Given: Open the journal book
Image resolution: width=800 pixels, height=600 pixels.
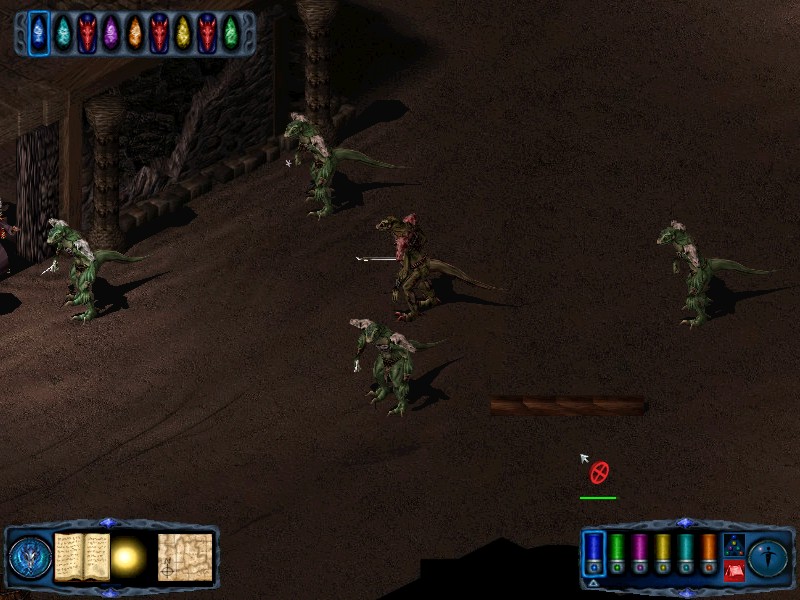Looking at the screenshot, I should pos(82,557).
